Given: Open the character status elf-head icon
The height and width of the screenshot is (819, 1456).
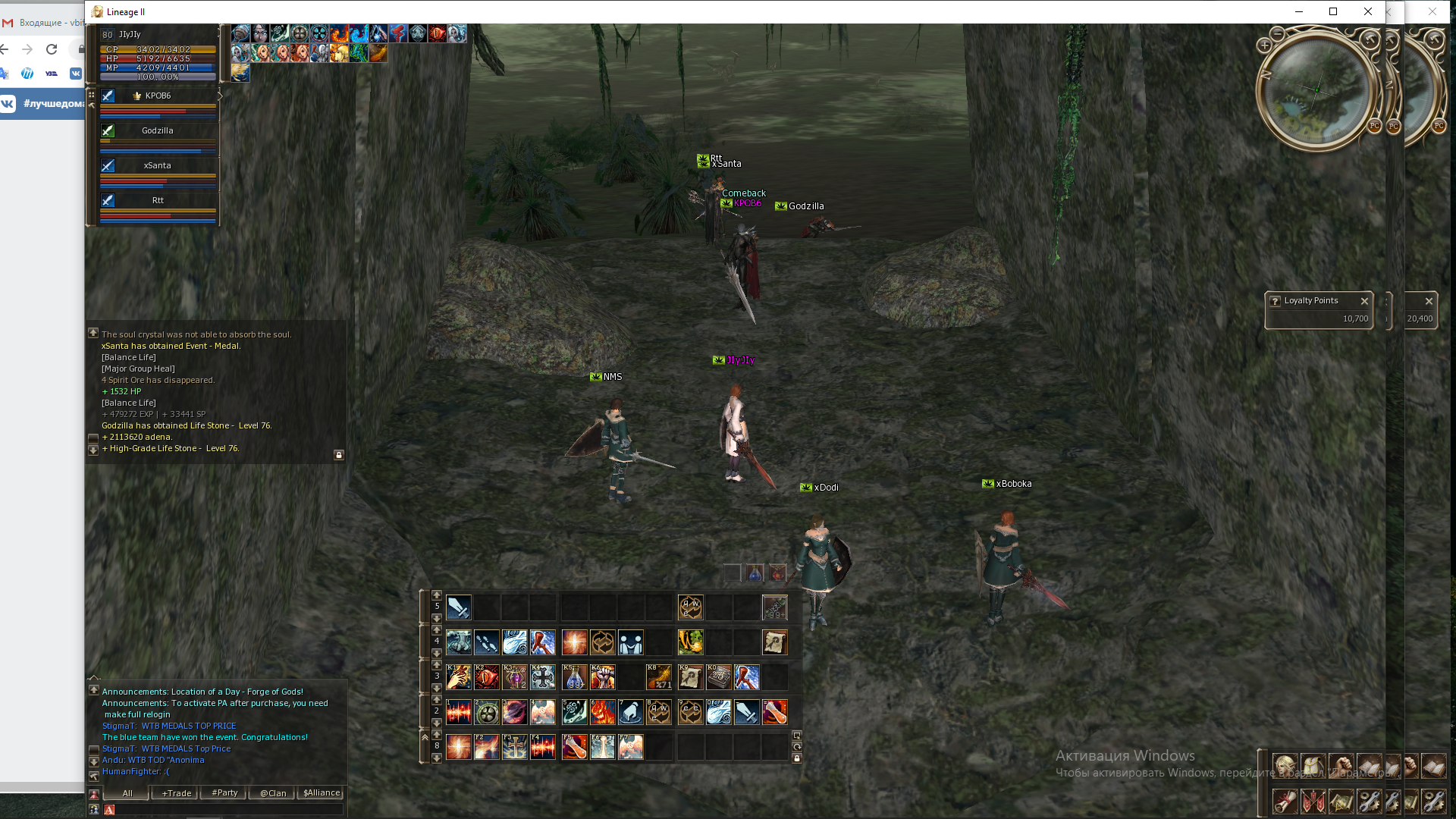Looking at the screenshot, I should click(1285, 766).
